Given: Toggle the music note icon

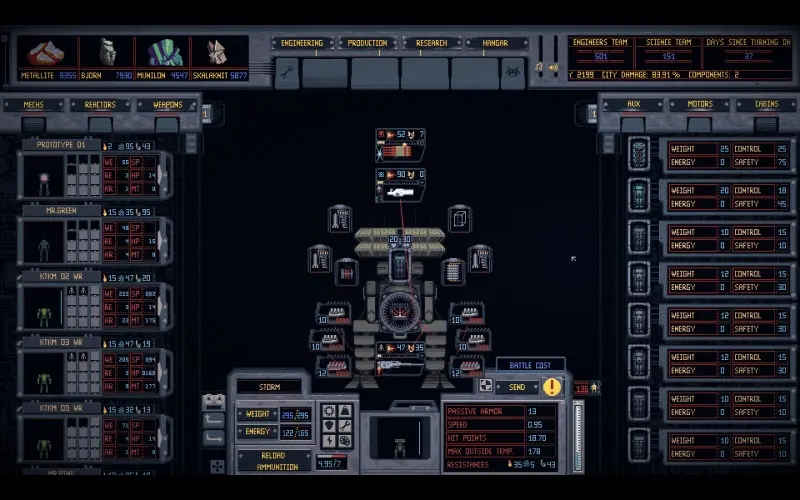Looking at the screenshot, I should pyautogui.click(x=539, y=68).
